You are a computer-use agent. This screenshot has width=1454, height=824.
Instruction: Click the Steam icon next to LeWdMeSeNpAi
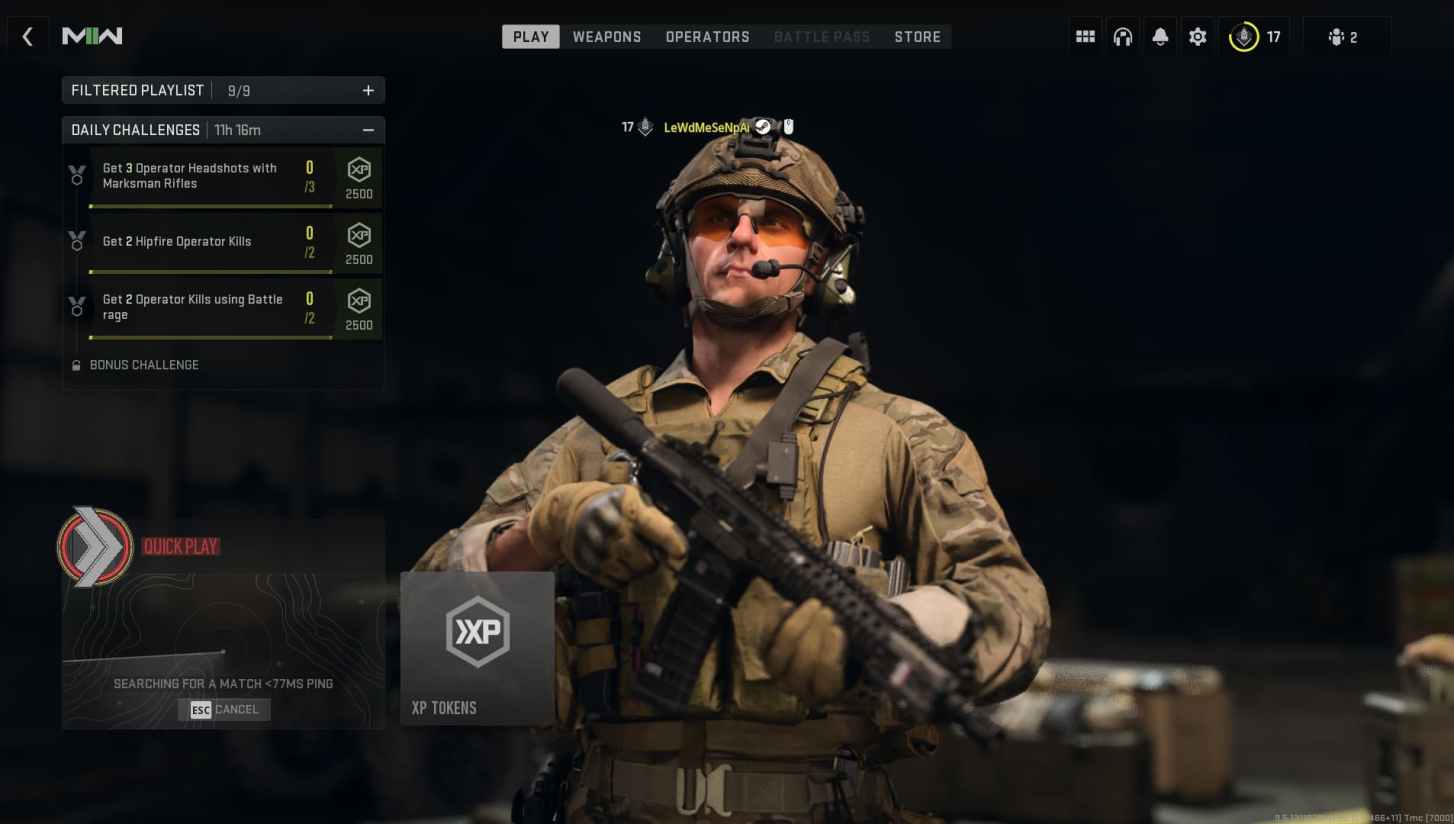[764, 127]
